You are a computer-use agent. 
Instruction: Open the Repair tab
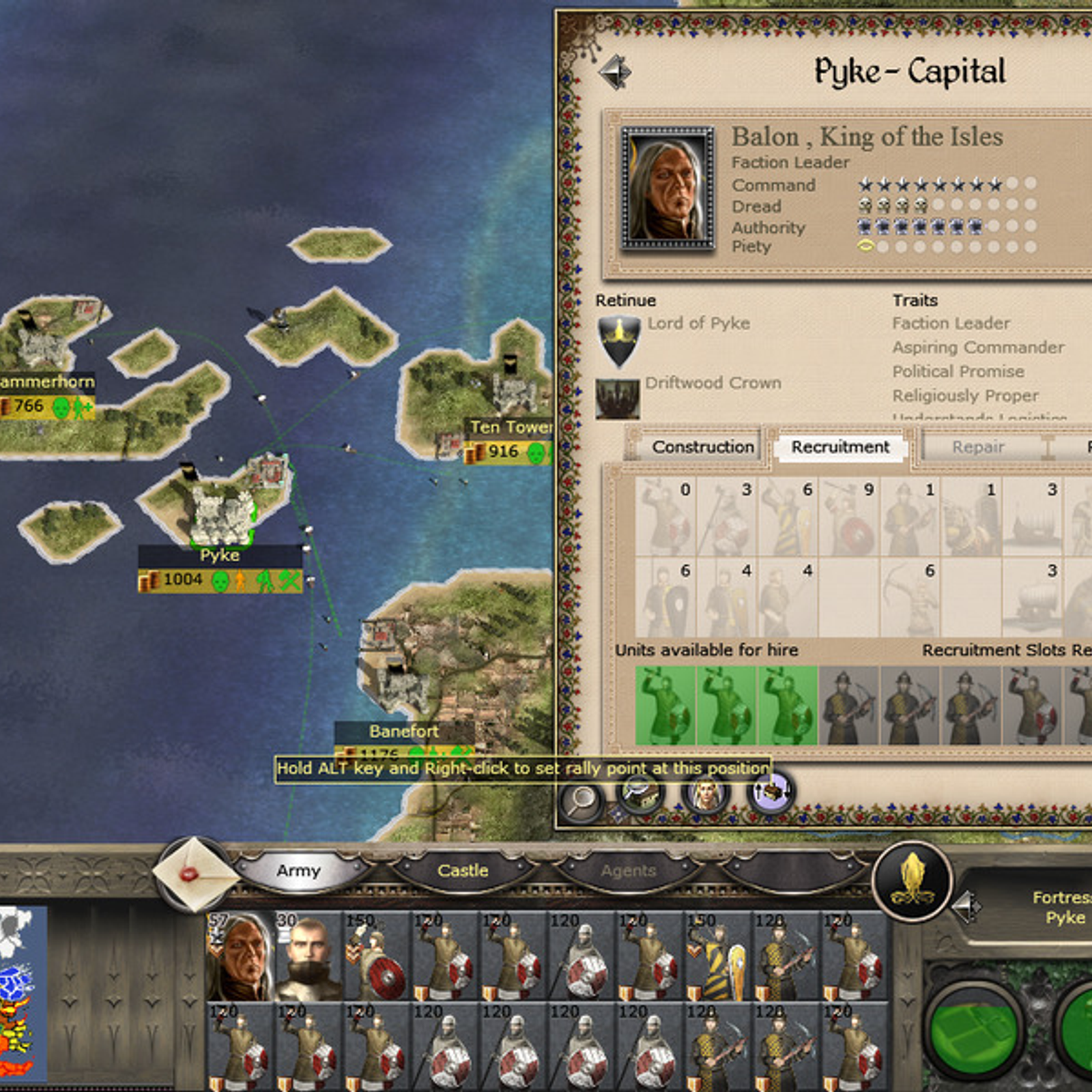point(978,447)
